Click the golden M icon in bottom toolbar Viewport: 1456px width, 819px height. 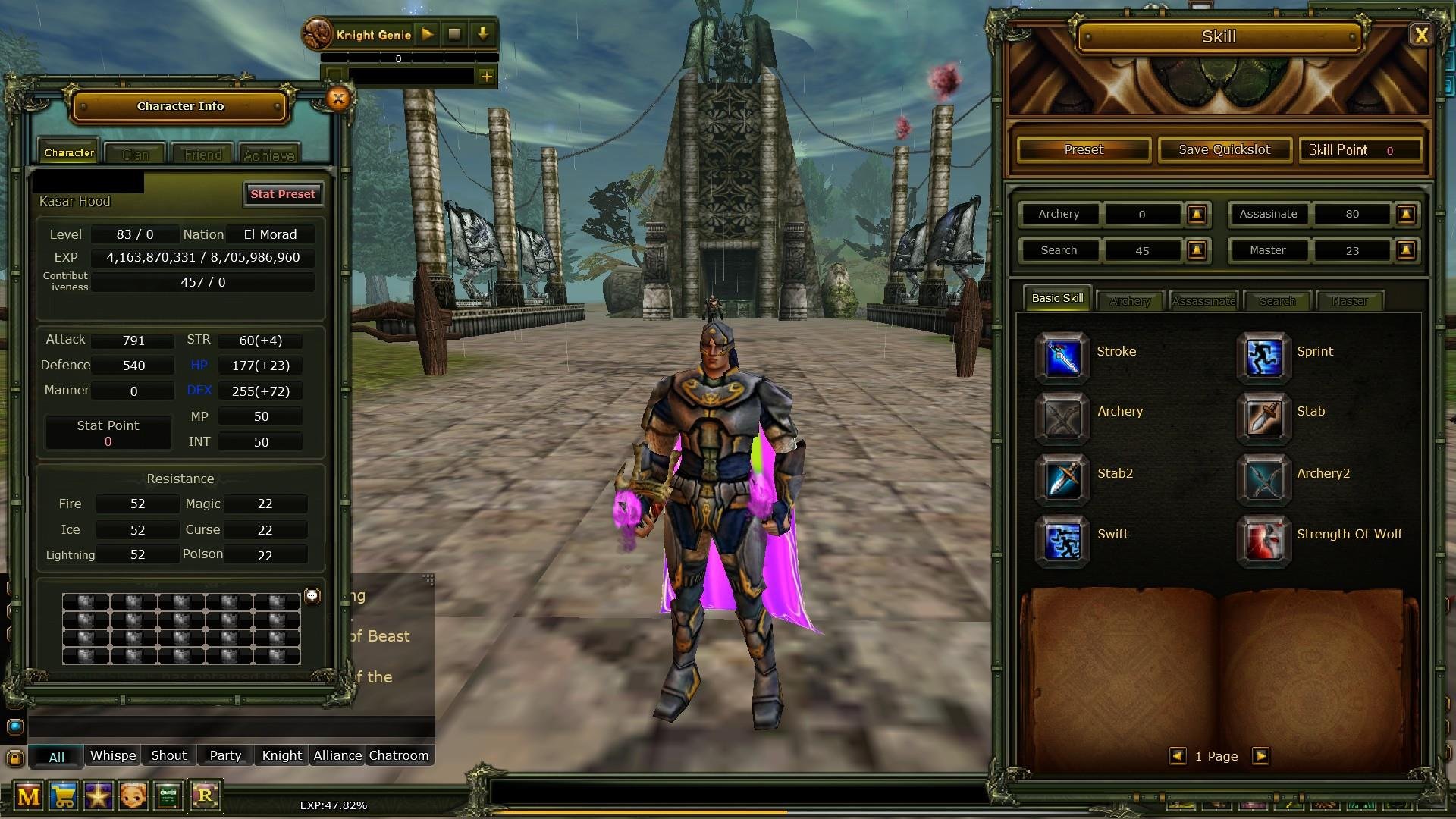pos(27,796)
